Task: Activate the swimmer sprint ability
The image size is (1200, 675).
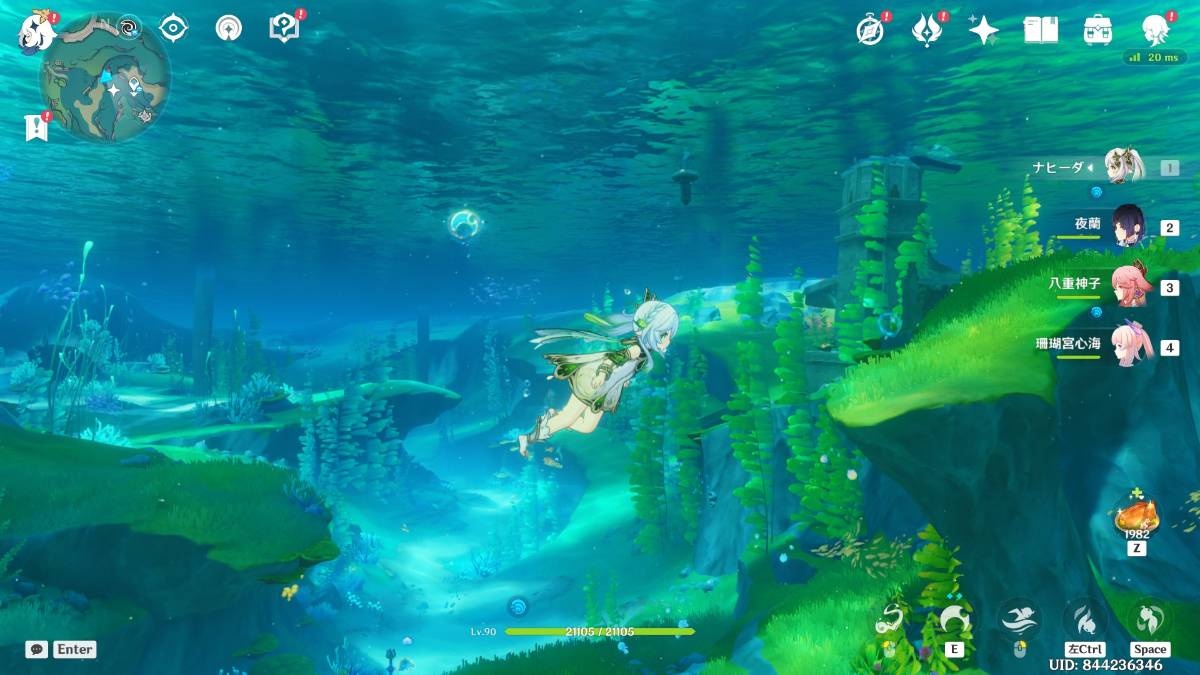Action: click(1019, 618)
